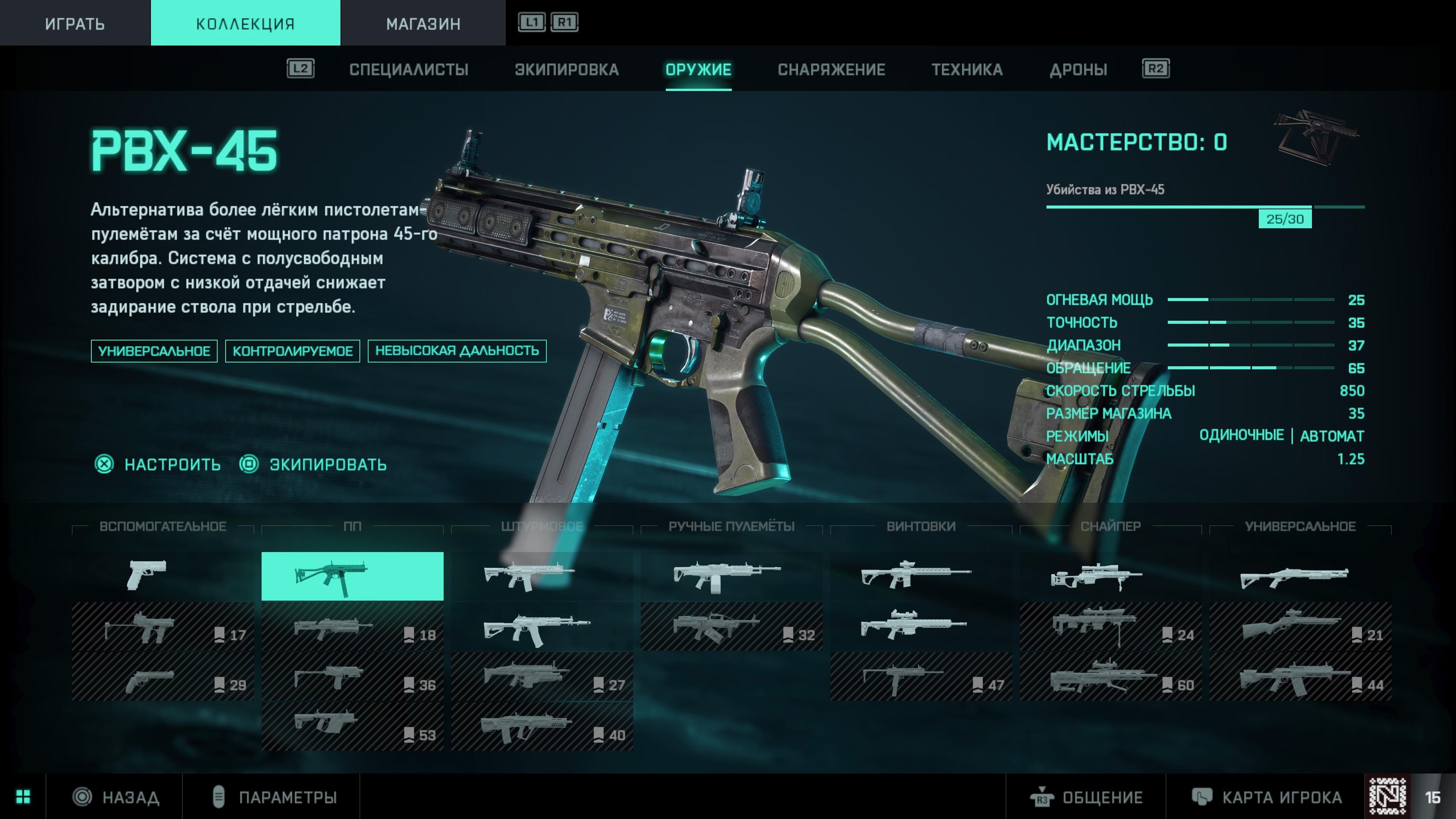The width and height of the screenshot is (1456, 819).
Task: Open the МАГАЗИН tab
Action: 423,23
